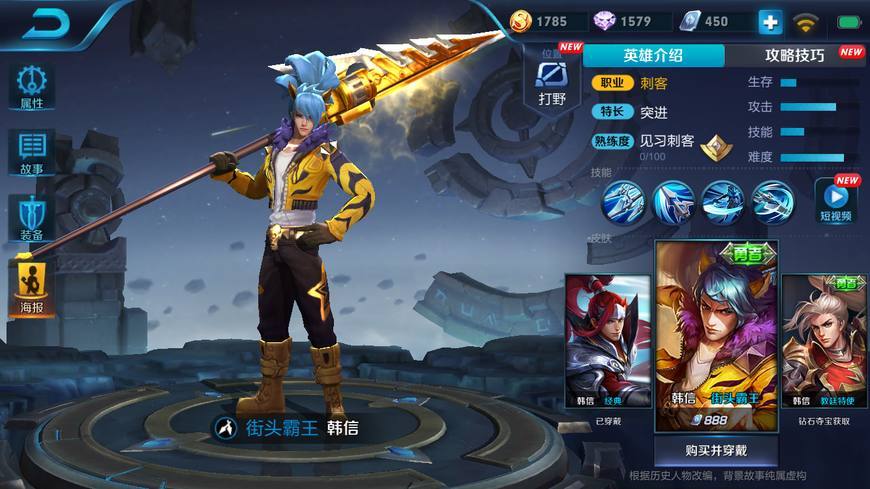
Task: Click 购买并穿戴 to buy and equip
Action: 716,450
